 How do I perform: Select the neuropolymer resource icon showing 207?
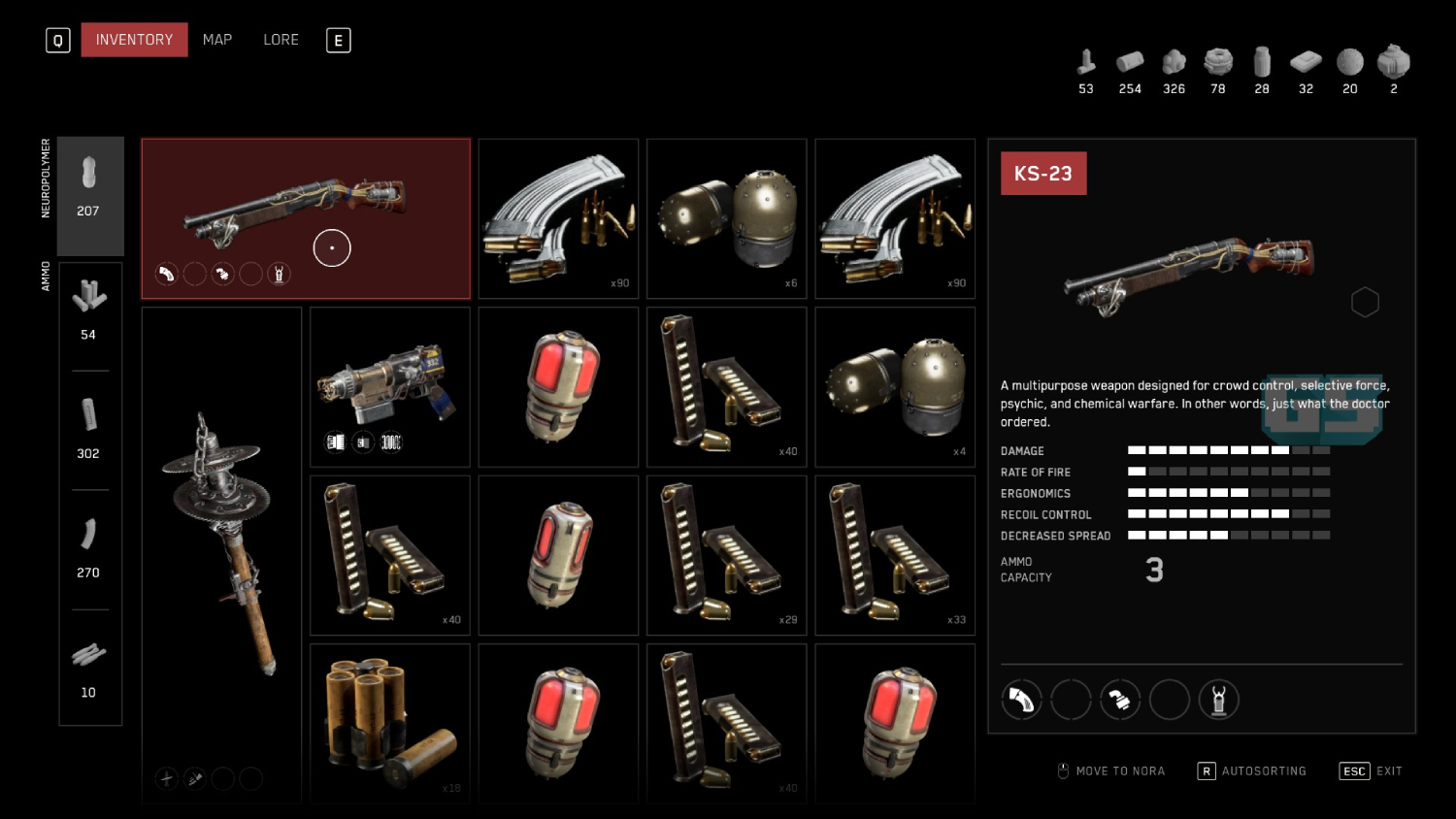pyautogui.click(x=90, y=184)
